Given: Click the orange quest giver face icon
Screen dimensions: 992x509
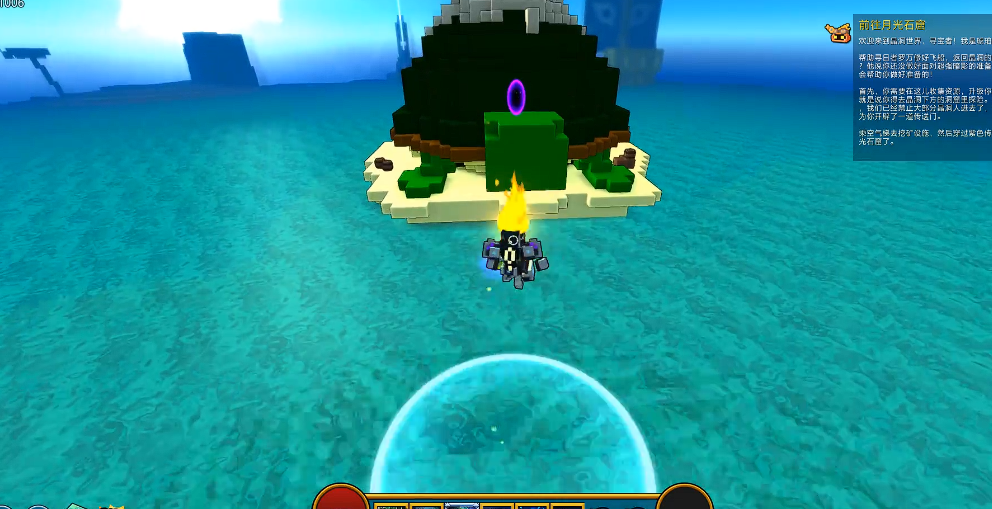Looking at the screenshot, I should [838, 33].
